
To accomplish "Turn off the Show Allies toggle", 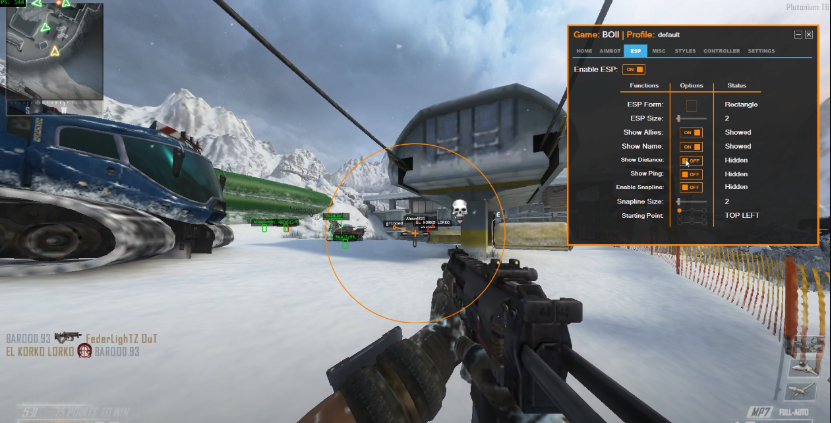I will [691, 132].
